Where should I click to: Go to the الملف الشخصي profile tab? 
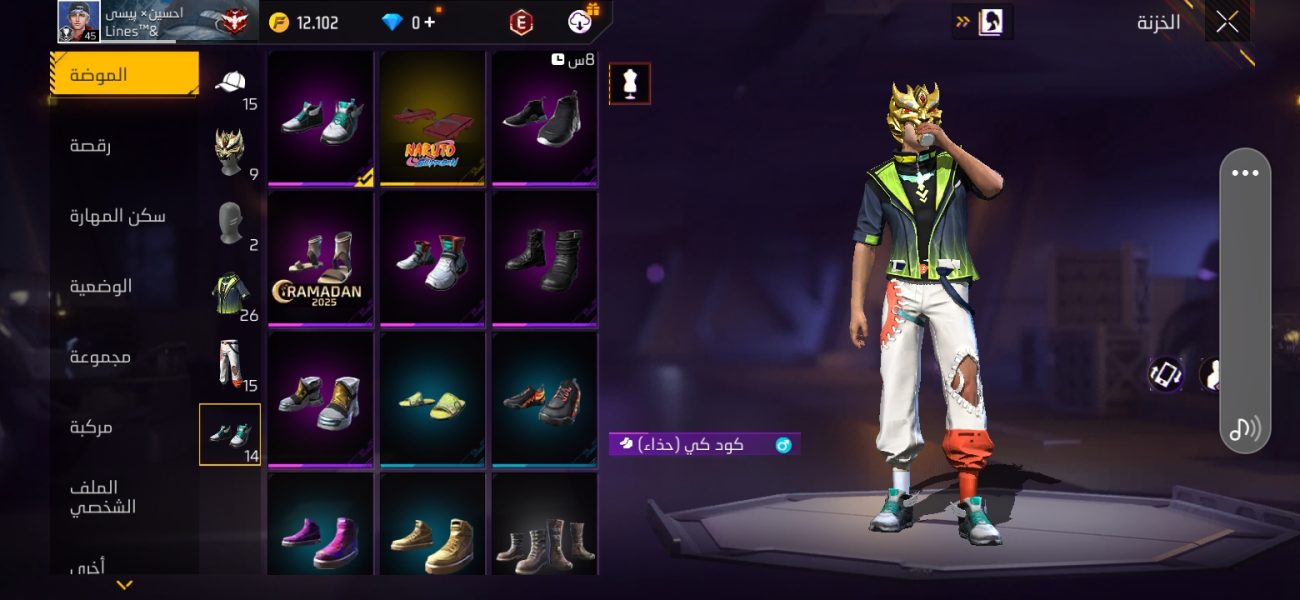tap(102, 497)
